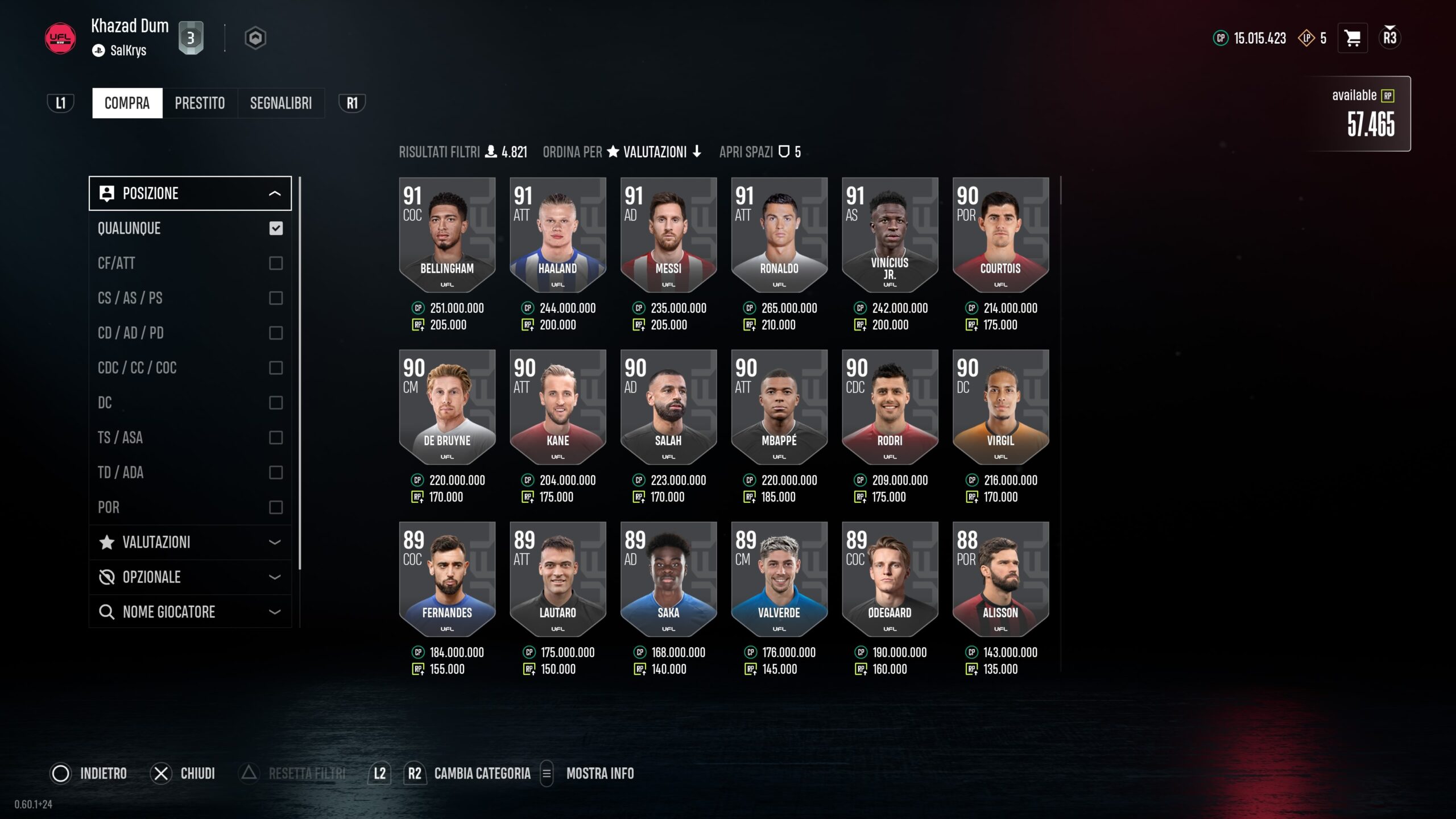Check the POR goalkeeper filter
This screenshot has height=819, width=1456.
[x=276, y=507]
